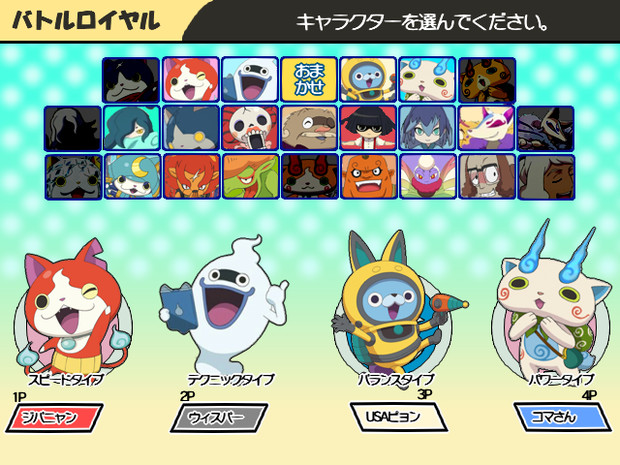Select the white skull-faced character portrait
Viewport: 620px width, 465px height.
click(x=250, y=128)
